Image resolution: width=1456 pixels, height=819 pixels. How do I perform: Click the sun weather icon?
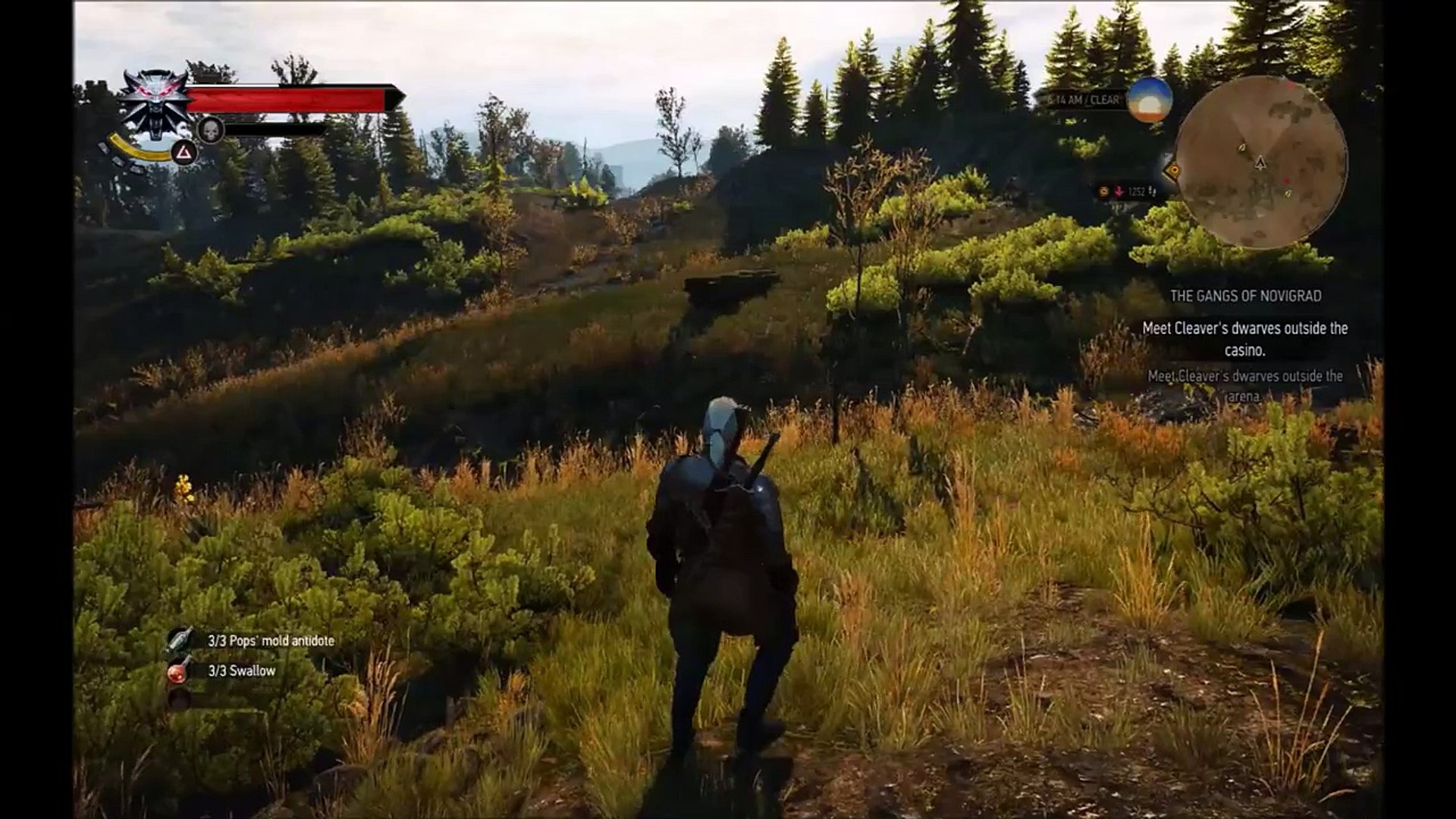pos(1150,99)
